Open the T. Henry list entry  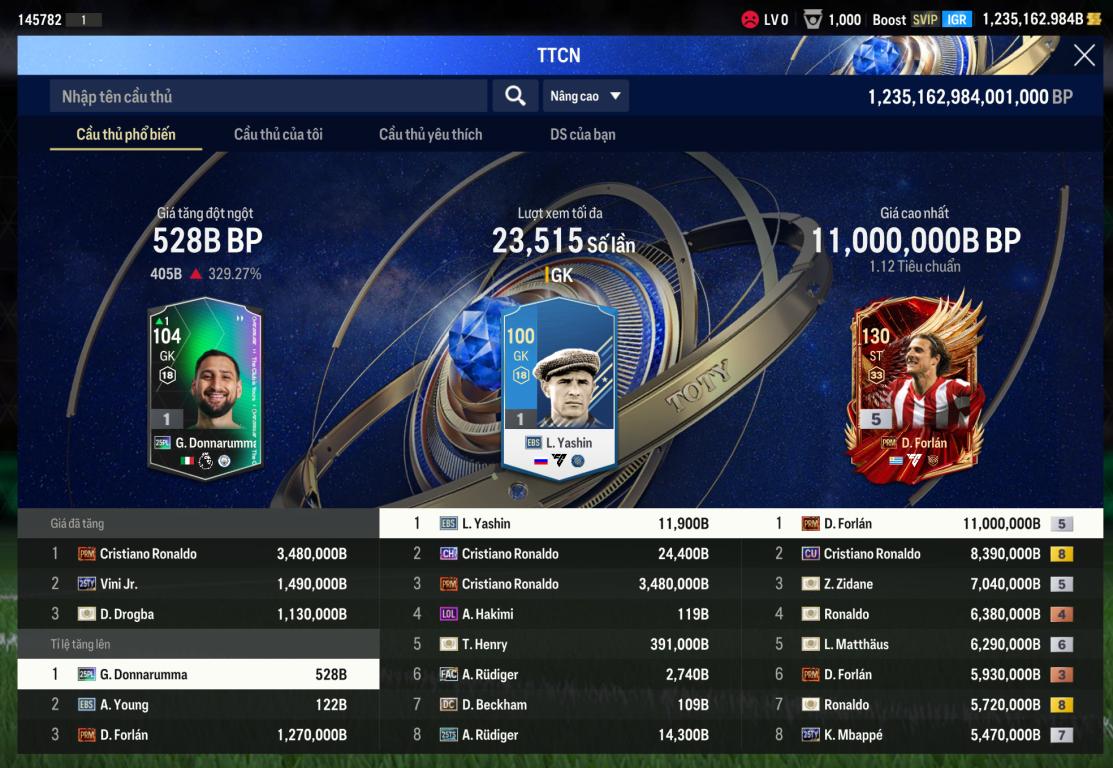560,645
